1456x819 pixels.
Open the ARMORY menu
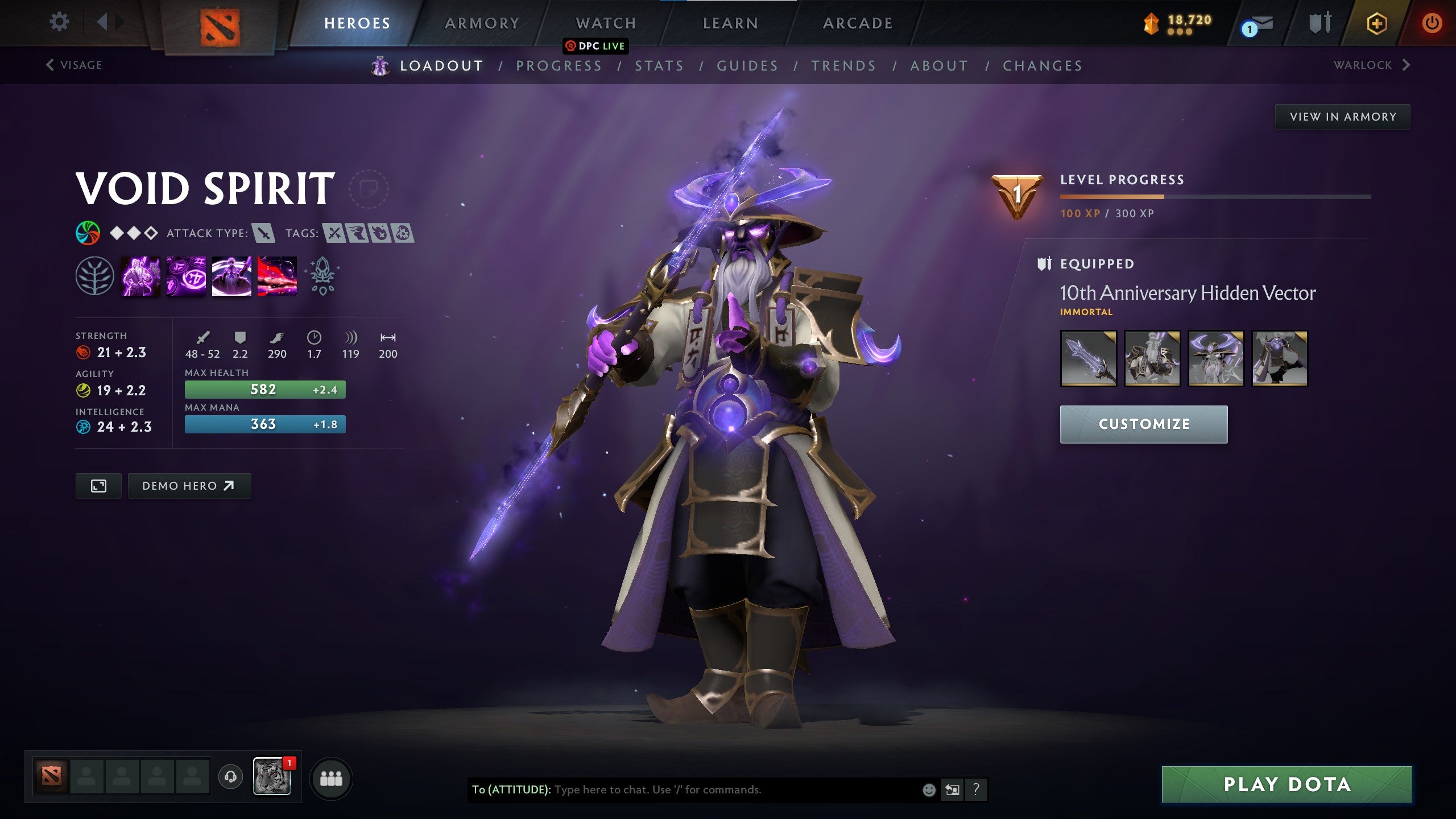[x=481, y=23]
